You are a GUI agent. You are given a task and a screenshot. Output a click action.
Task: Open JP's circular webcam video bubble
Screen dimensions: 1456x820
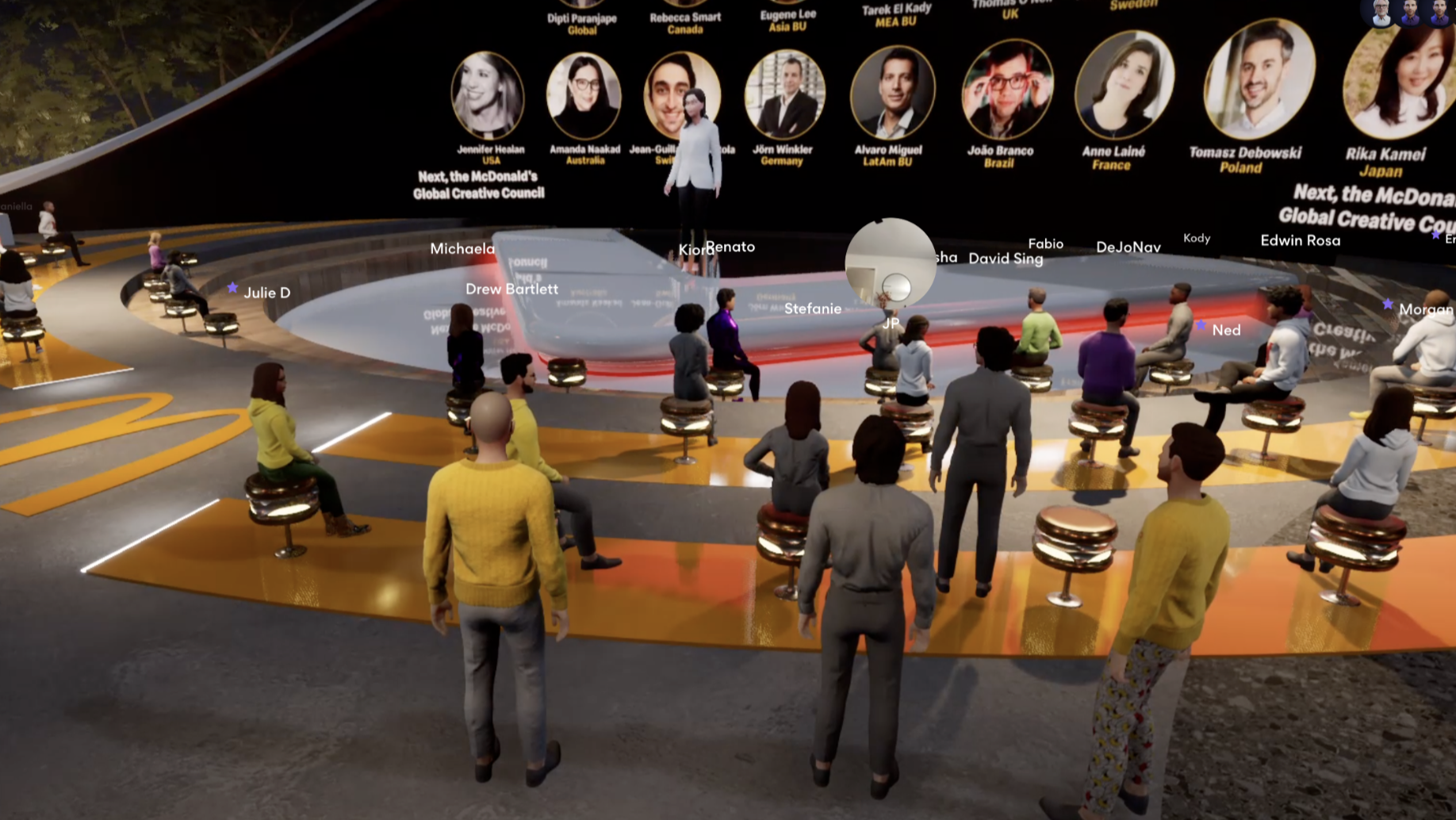click(890, 263)
